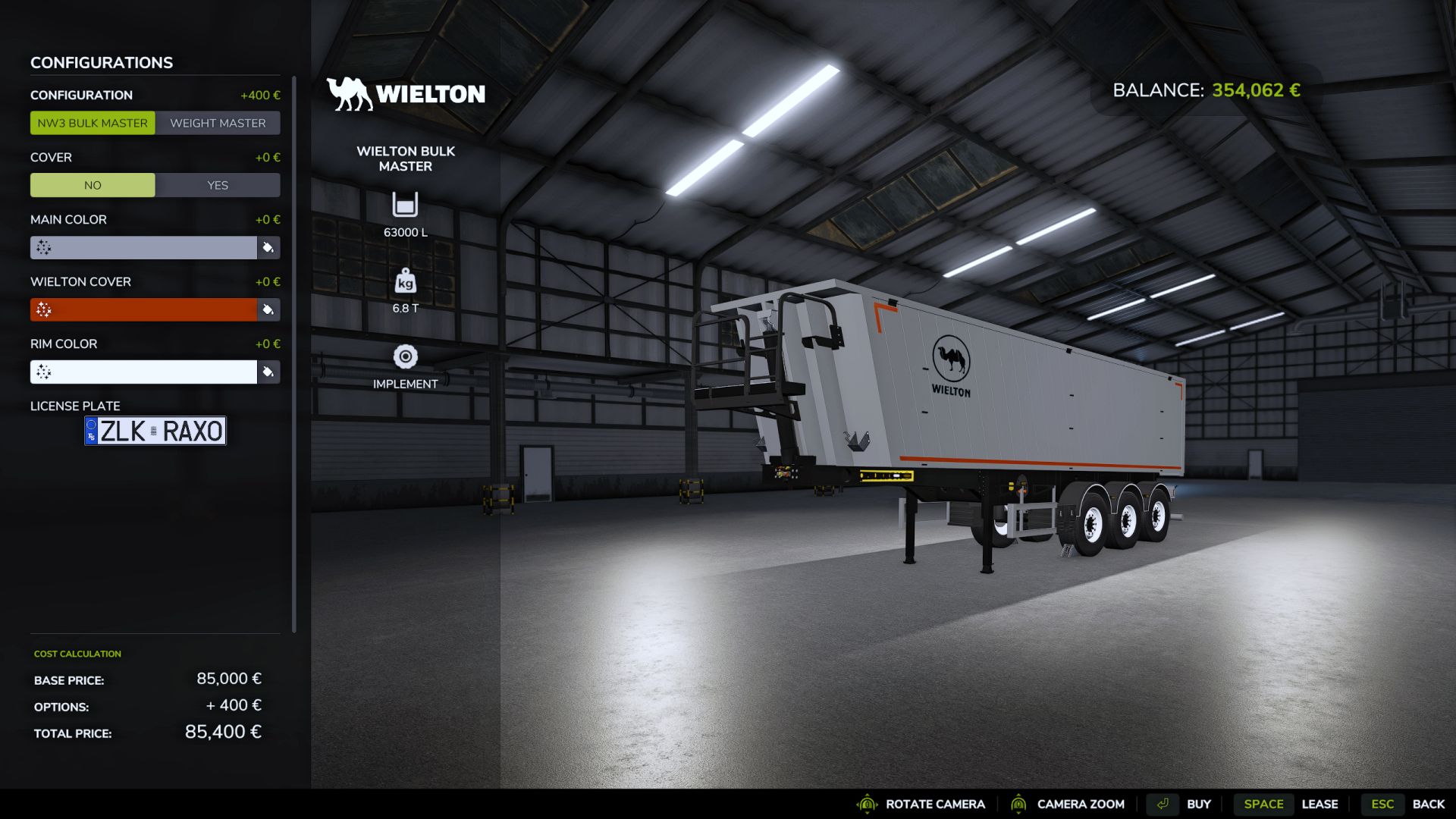The width and height of the screenshot is (1456, 819).
Task: Click the Camera Zoom controller icon
Action: click(1020, 804)
